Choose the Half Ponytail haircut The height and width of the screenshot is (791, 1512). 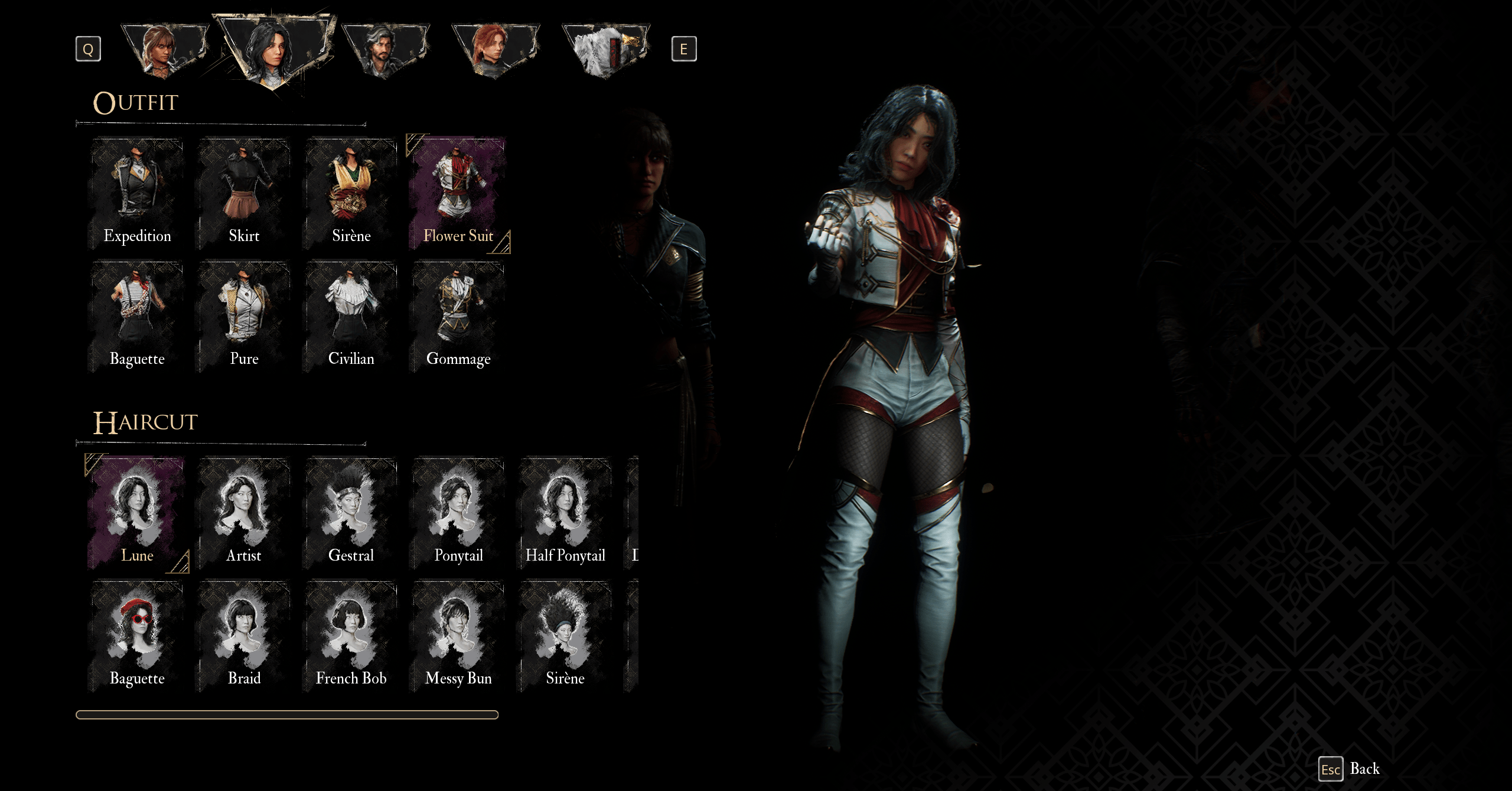point(565,513)
